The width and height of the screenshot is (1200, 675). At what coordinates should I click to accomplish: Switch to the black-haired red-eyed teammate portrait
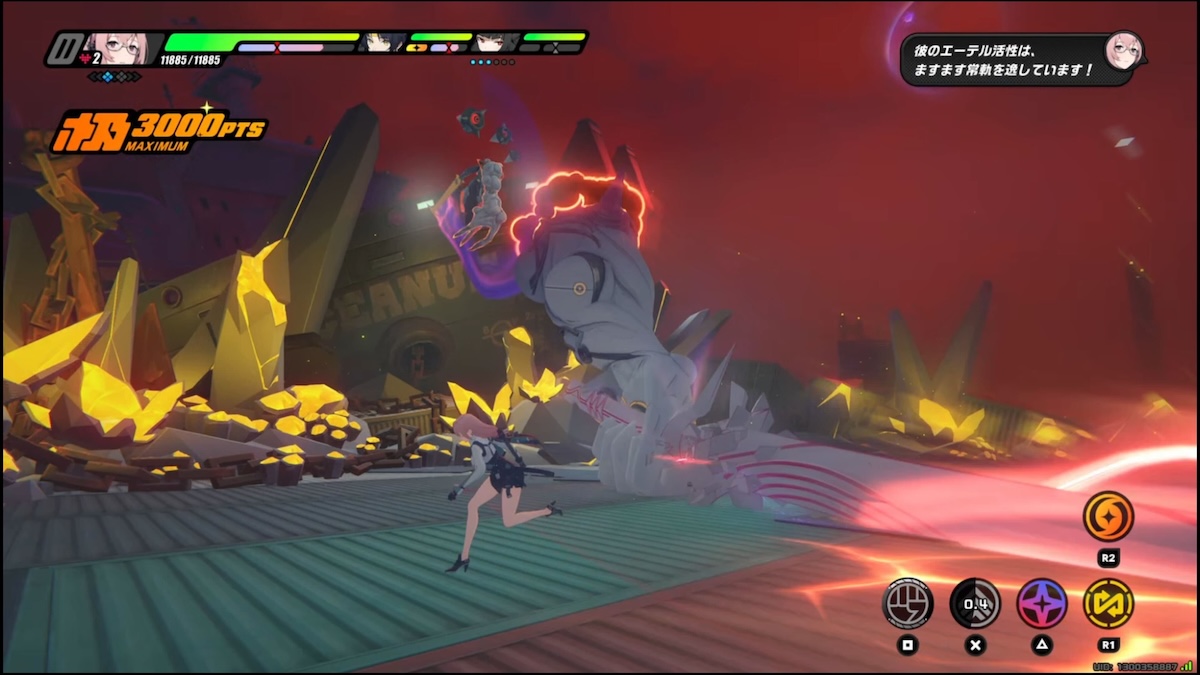click(495, 42)
